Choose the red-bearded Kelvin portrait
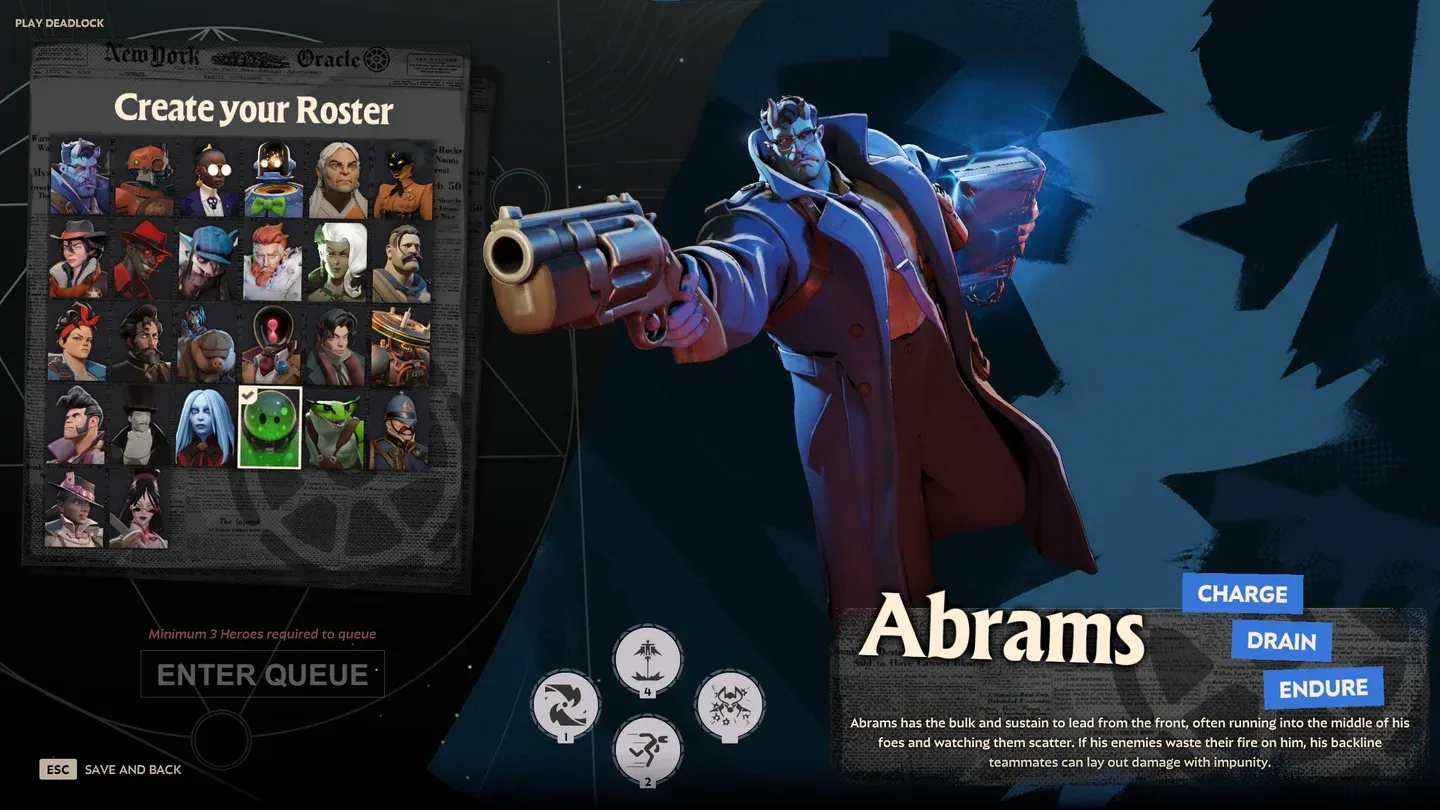 [269, 262]
